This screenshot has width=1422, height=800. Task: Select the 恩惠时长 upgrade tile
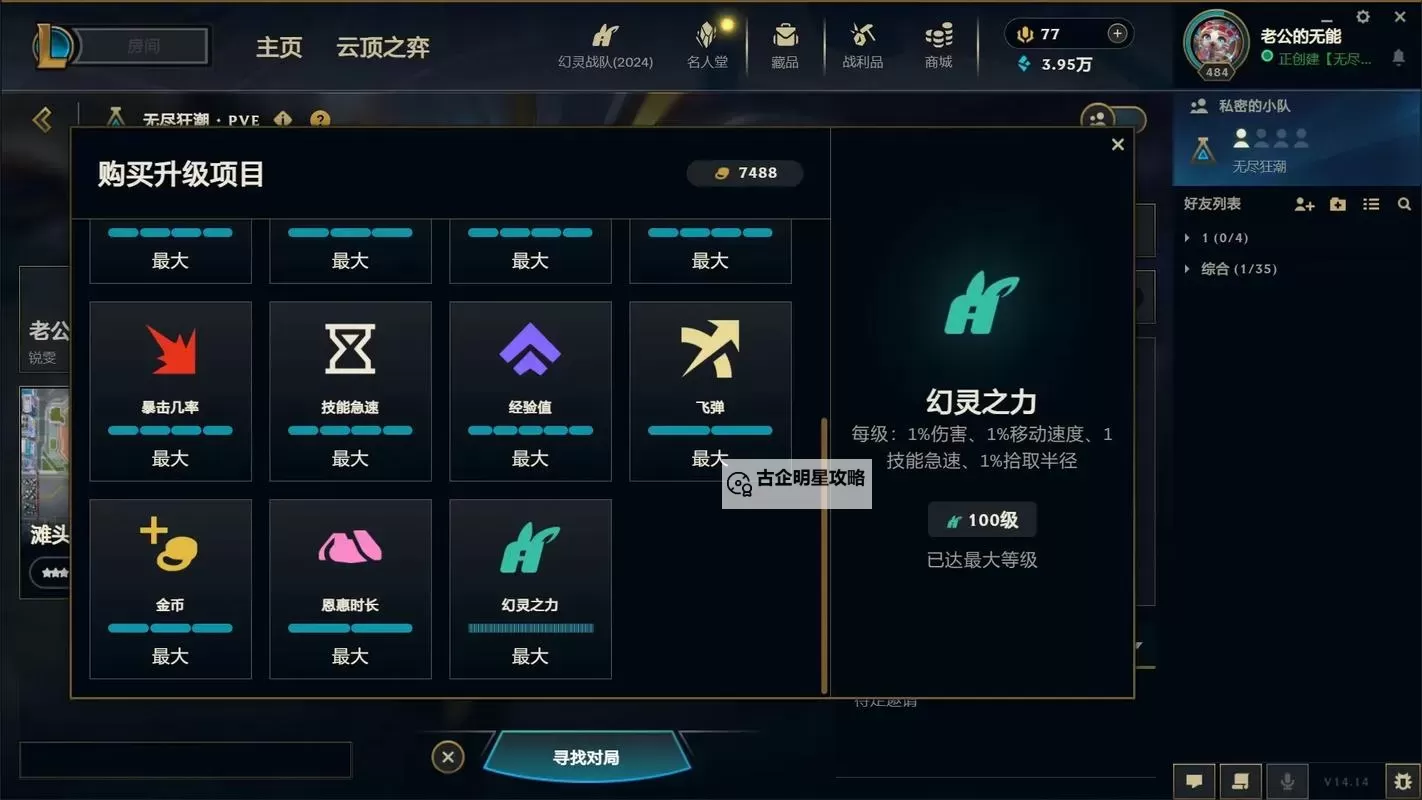coord(350,588)
